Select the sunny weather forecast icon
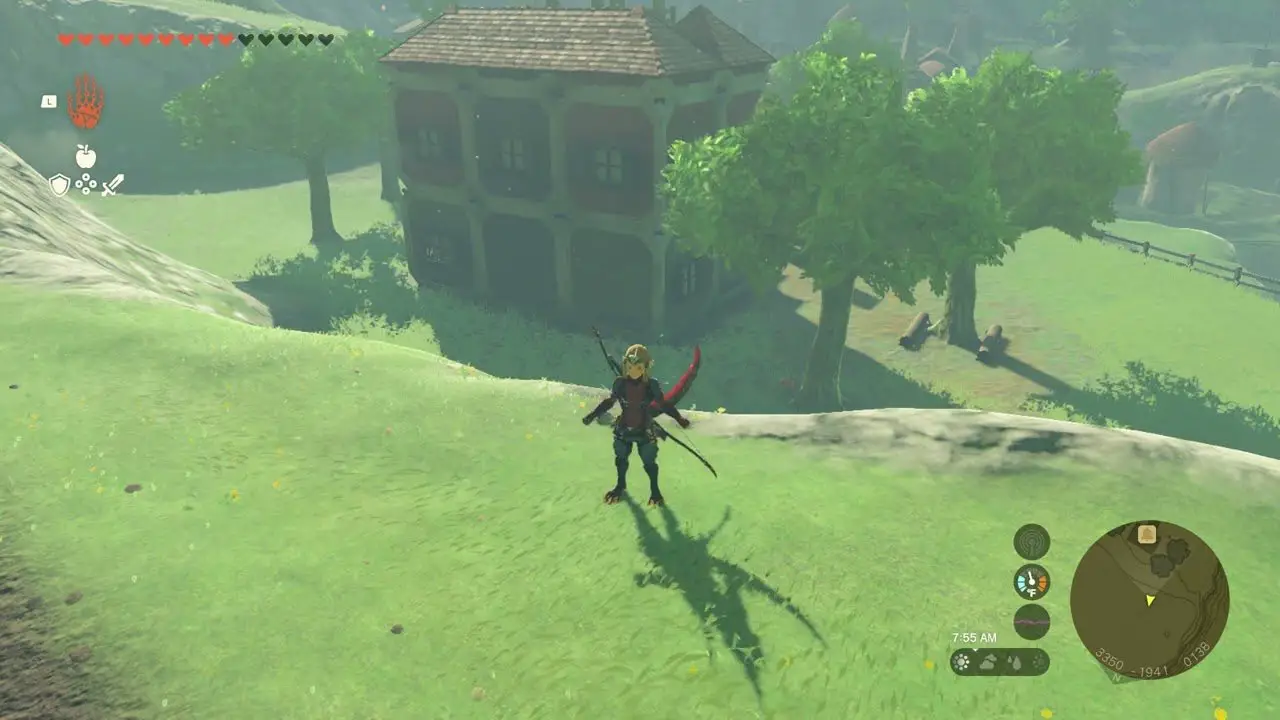The image size is (1280, 720). (x=962, y=662)
